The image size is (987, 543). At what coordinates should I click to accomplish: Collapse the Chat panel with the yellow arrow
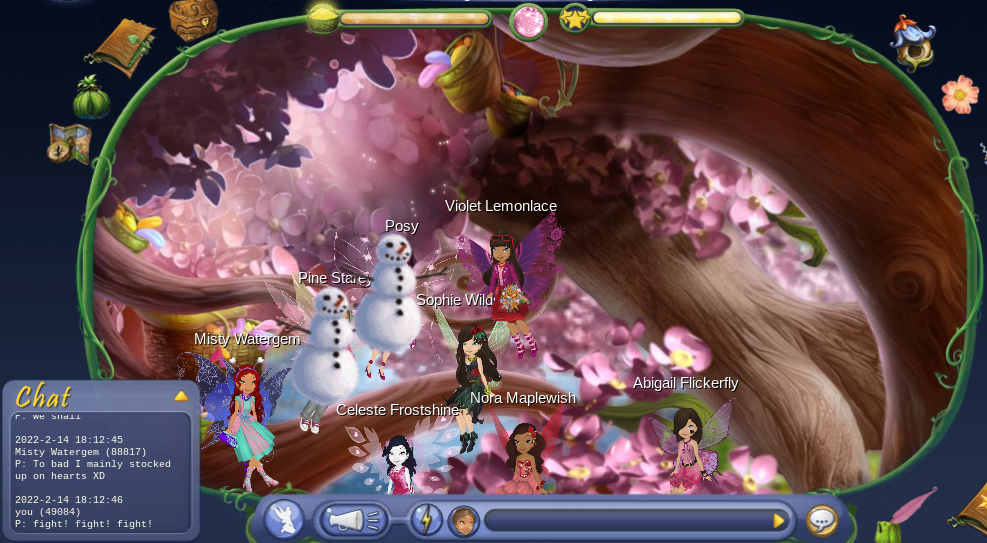pyautogui.click(x=181, y=396)
